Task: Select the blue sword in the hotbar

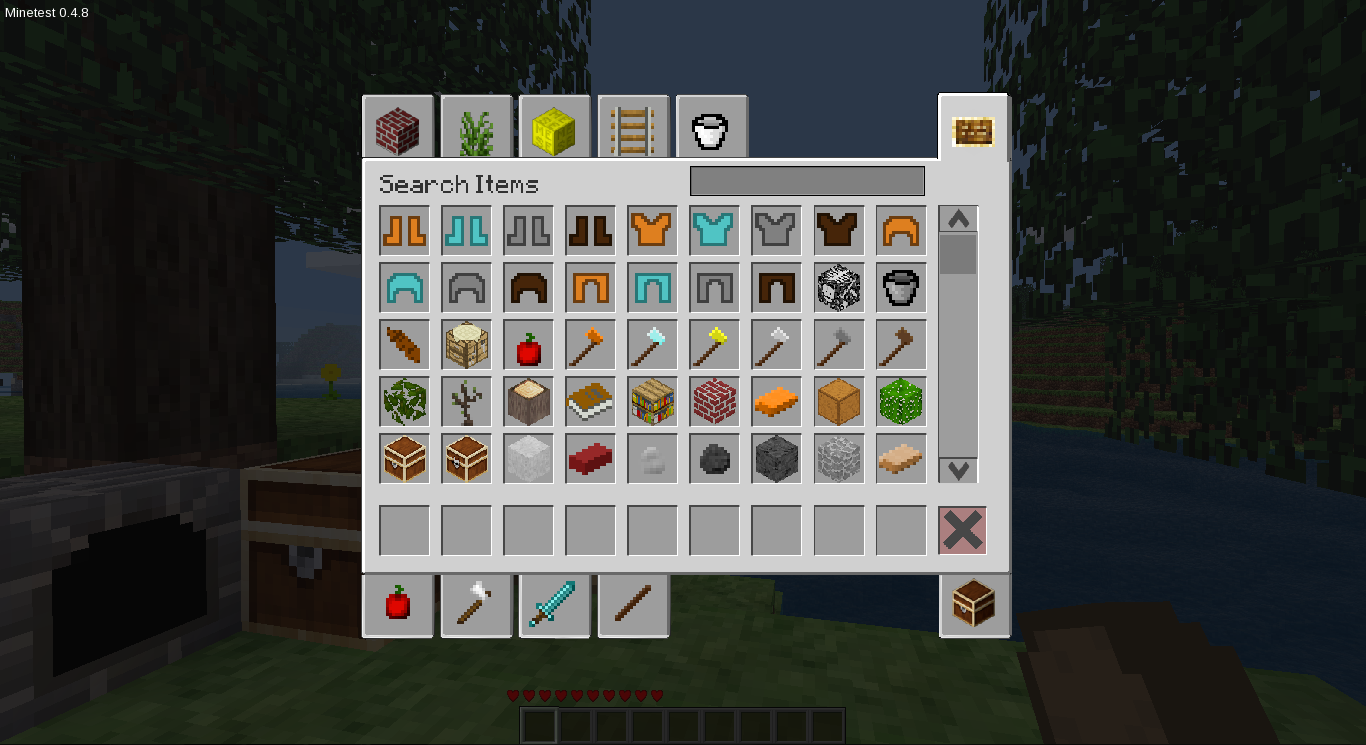Action: pyautogui.click(x=555, y=605)
